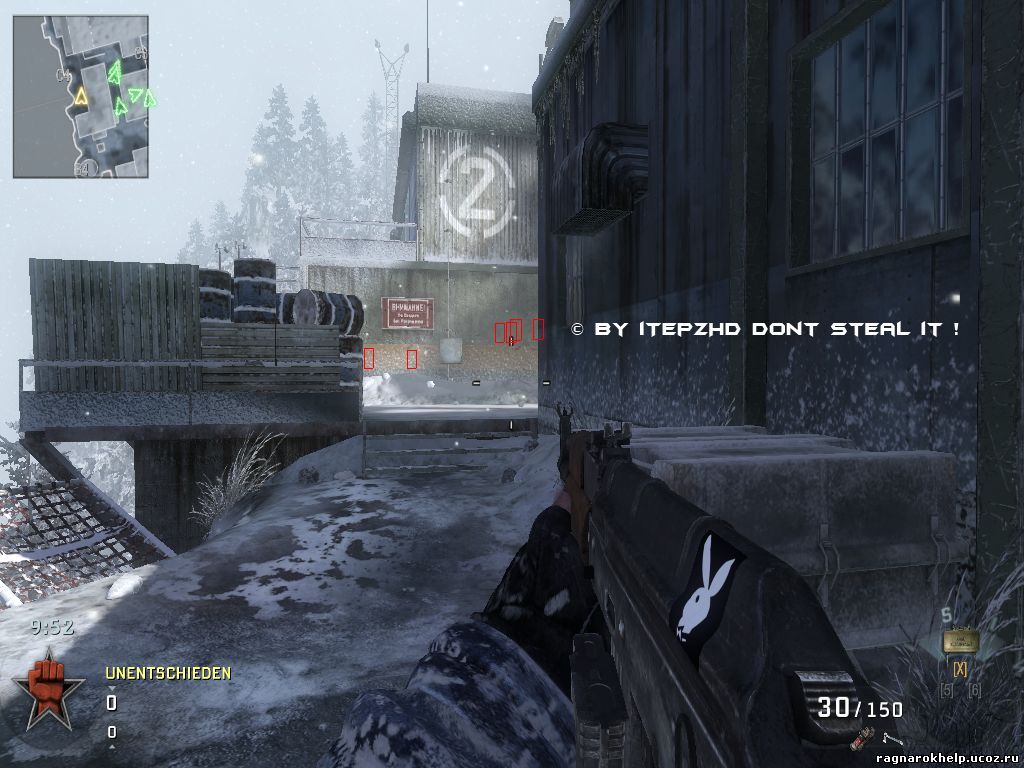
Task: Click the minimap in the corner
Action: pyautogui.click(x=80, y=96)
